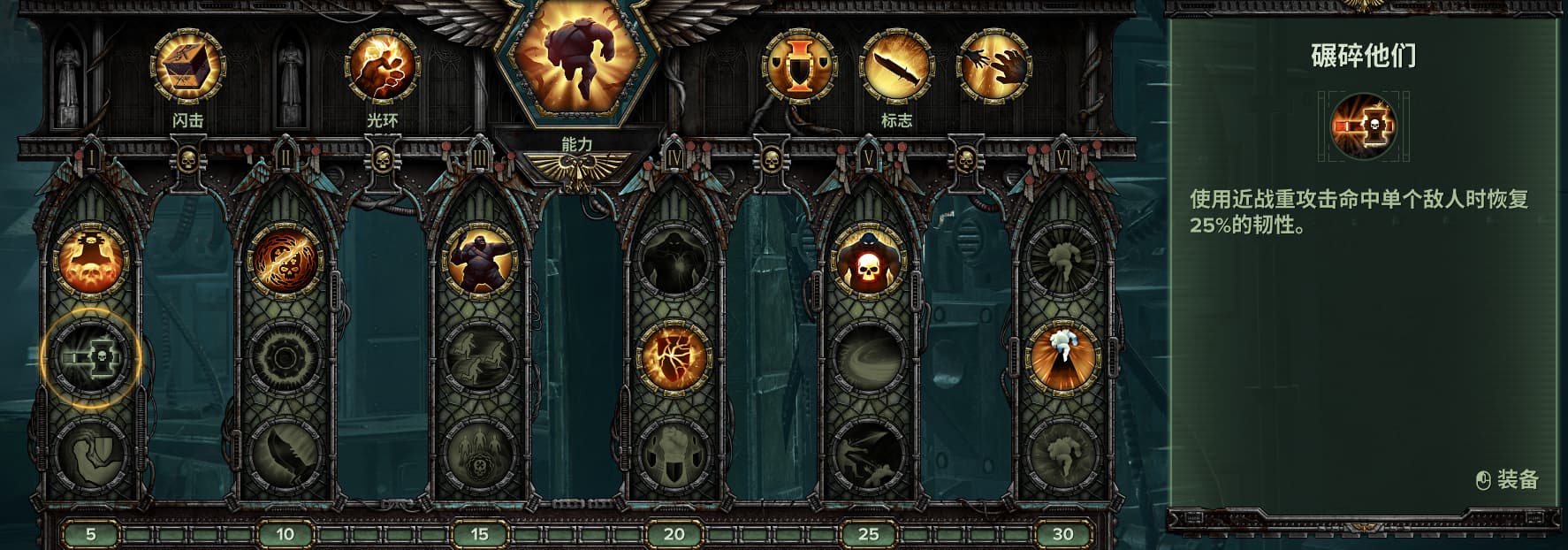Pick the glowing cracked heart talent

point(674,358)
